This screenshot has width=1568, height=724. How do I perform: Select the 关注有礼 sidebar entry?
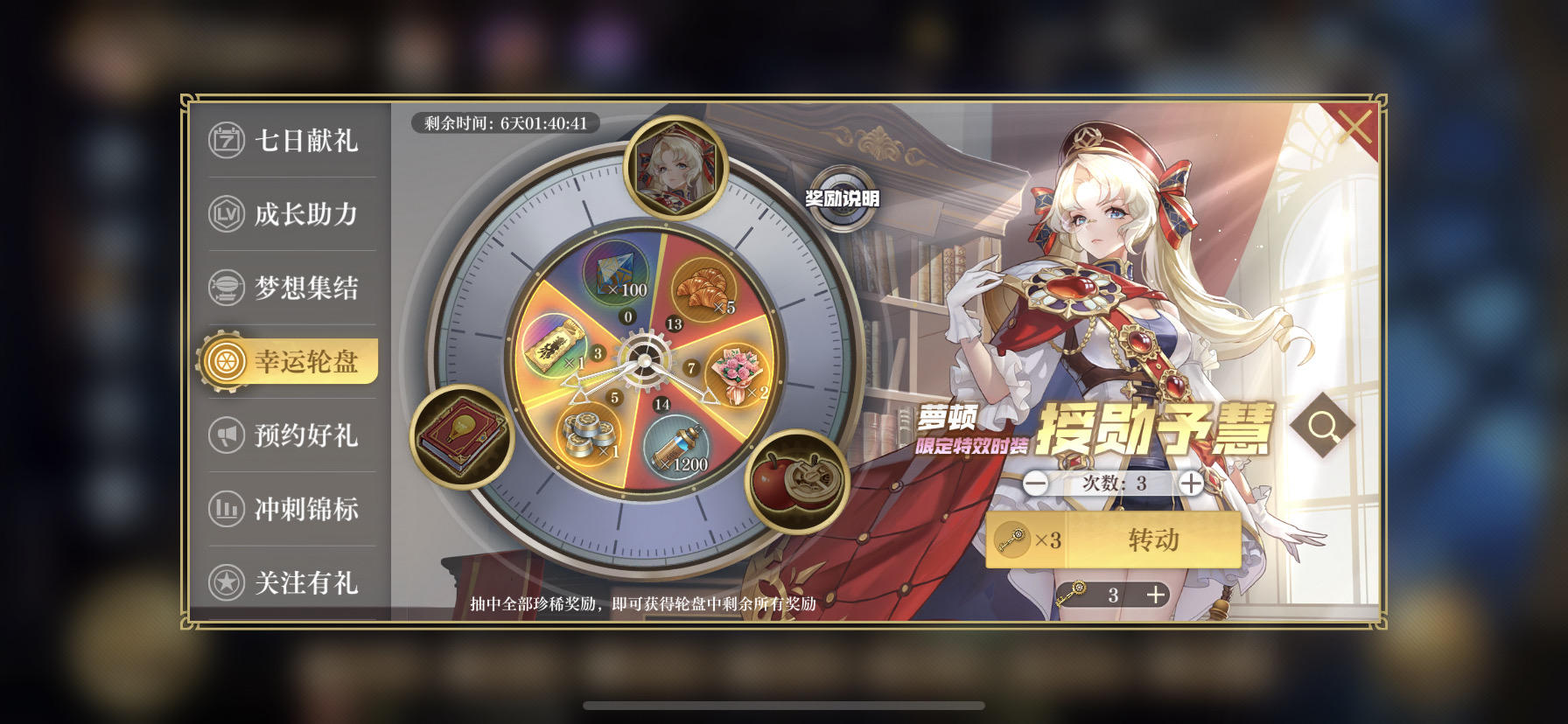click(x=290, y=580)
